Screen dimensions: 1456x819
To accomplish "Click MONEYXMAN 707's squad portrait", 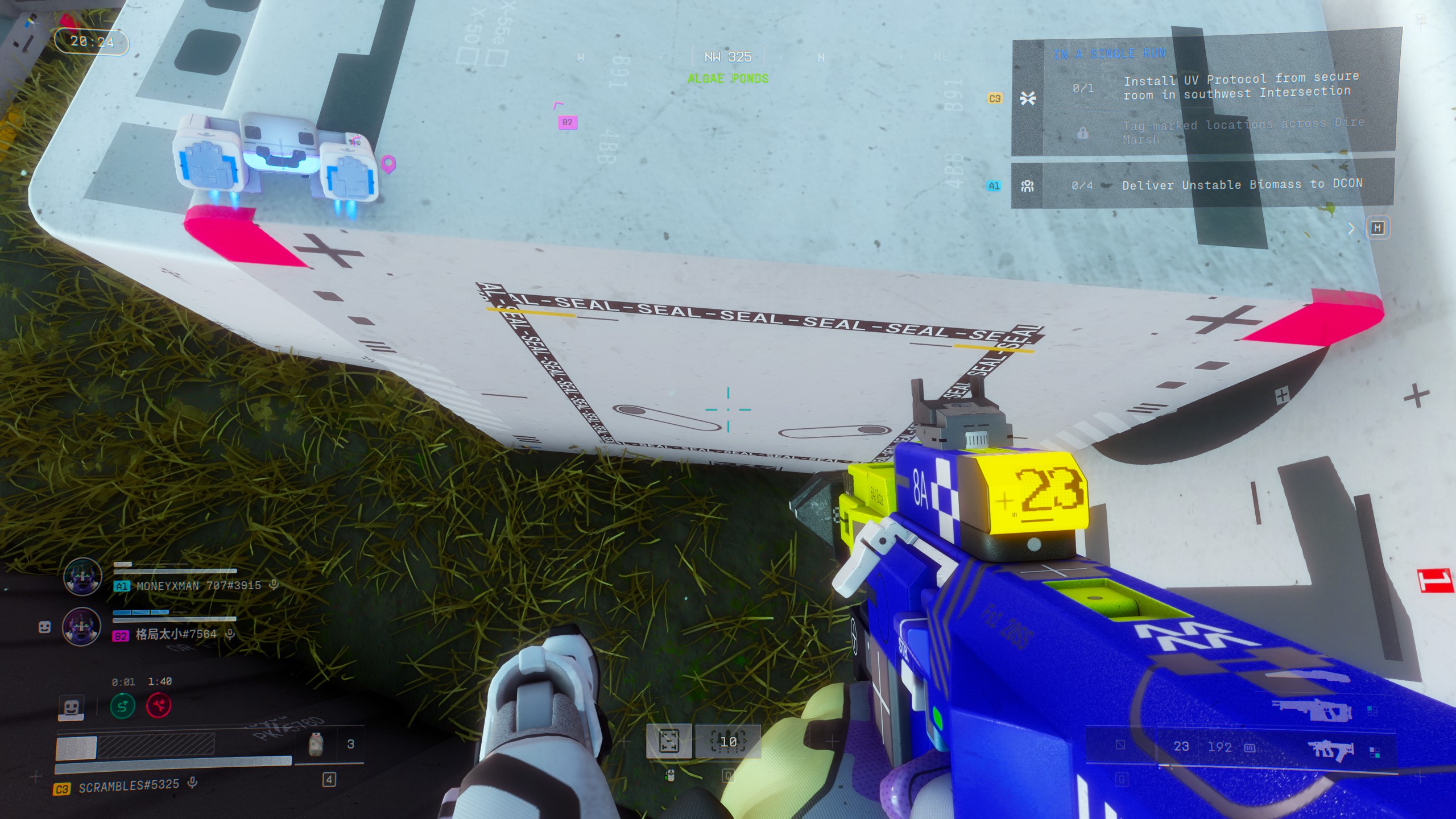I will pyautogui.click(x=82, y=576).
